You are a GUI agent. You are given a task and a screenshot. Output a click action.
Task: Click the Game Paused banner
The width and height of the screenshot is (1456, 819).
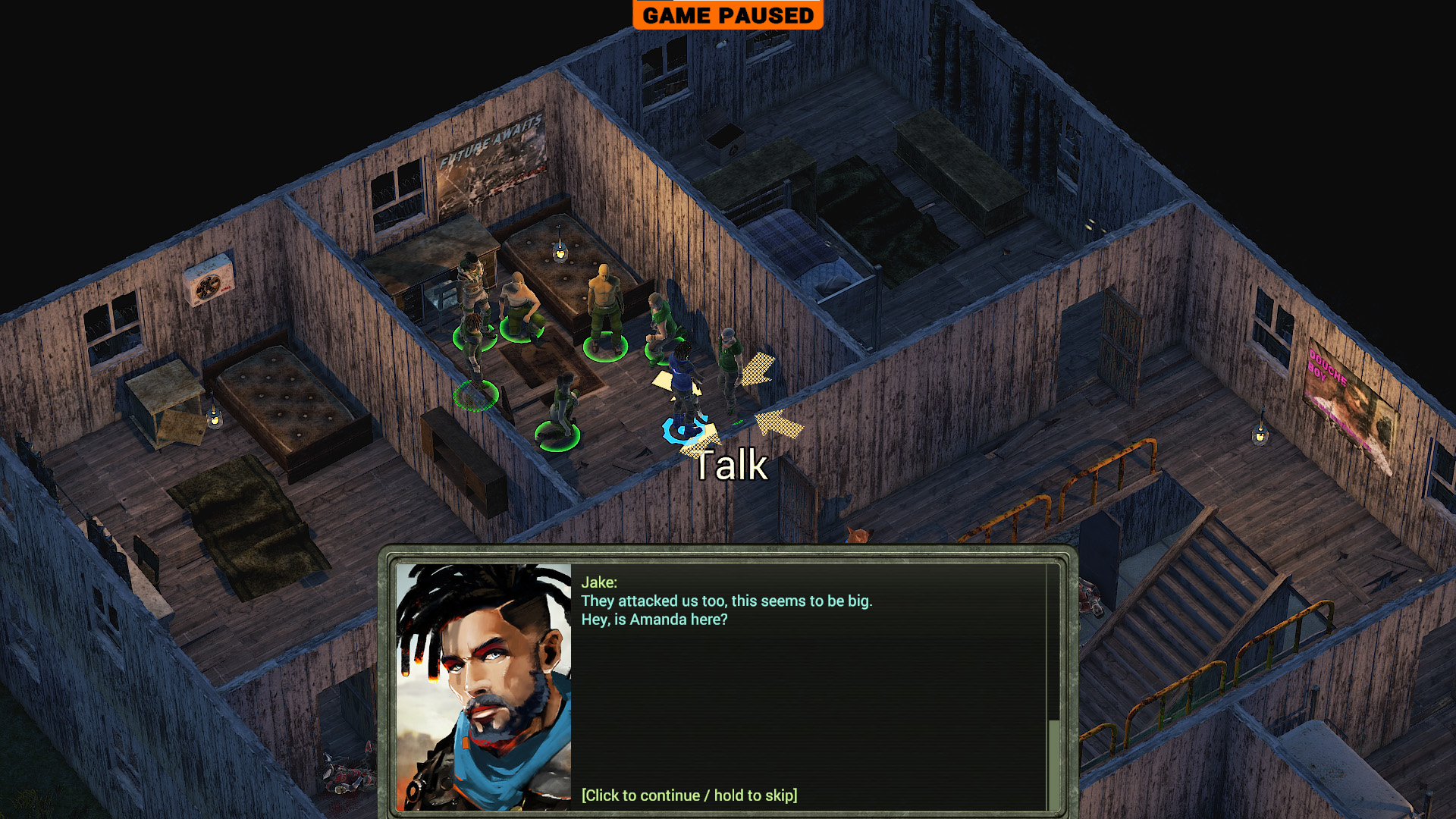[727, 15]
